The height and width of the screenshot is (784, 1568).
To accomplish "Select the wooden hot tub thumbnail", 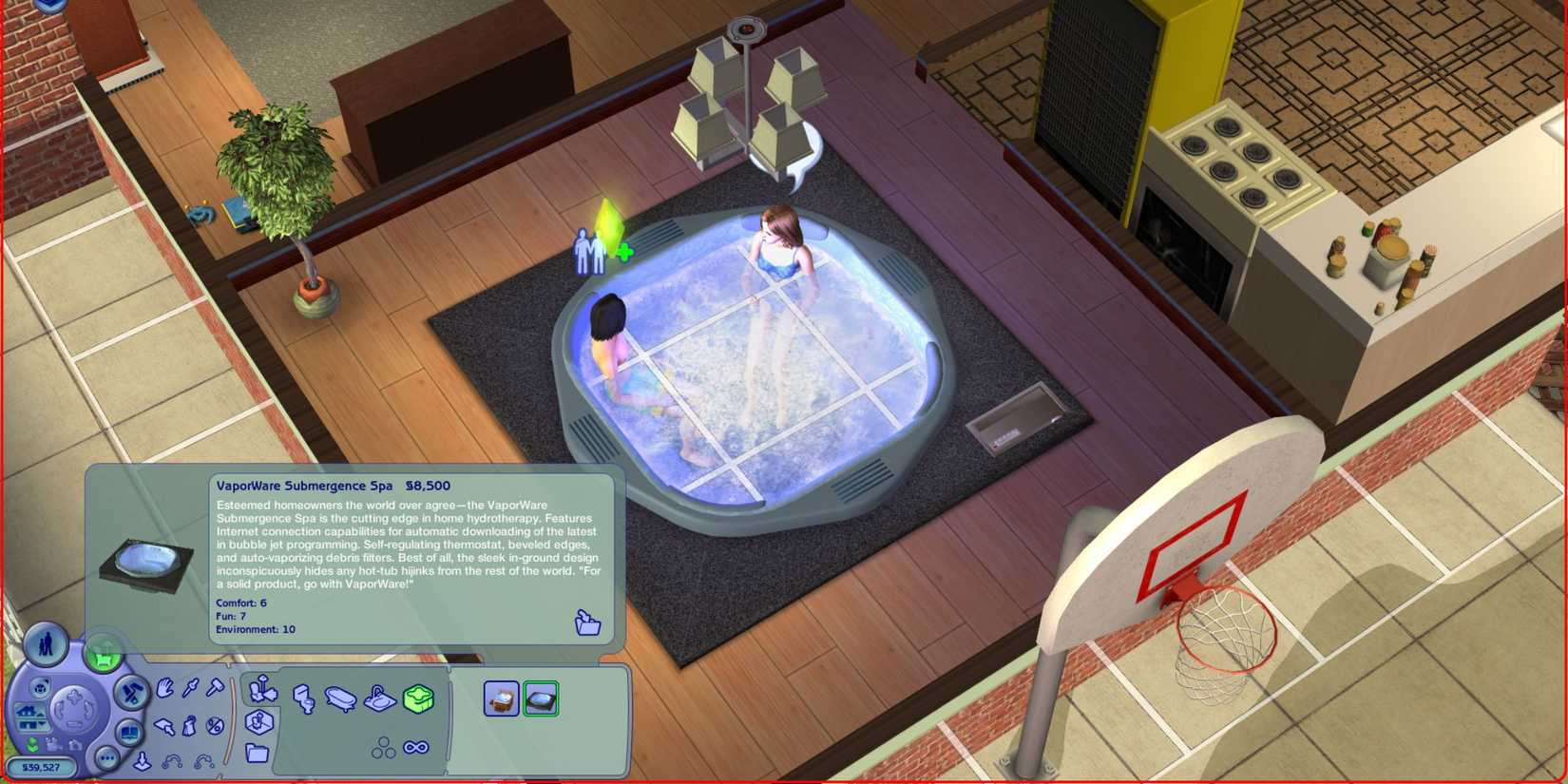I will point(501,698).
